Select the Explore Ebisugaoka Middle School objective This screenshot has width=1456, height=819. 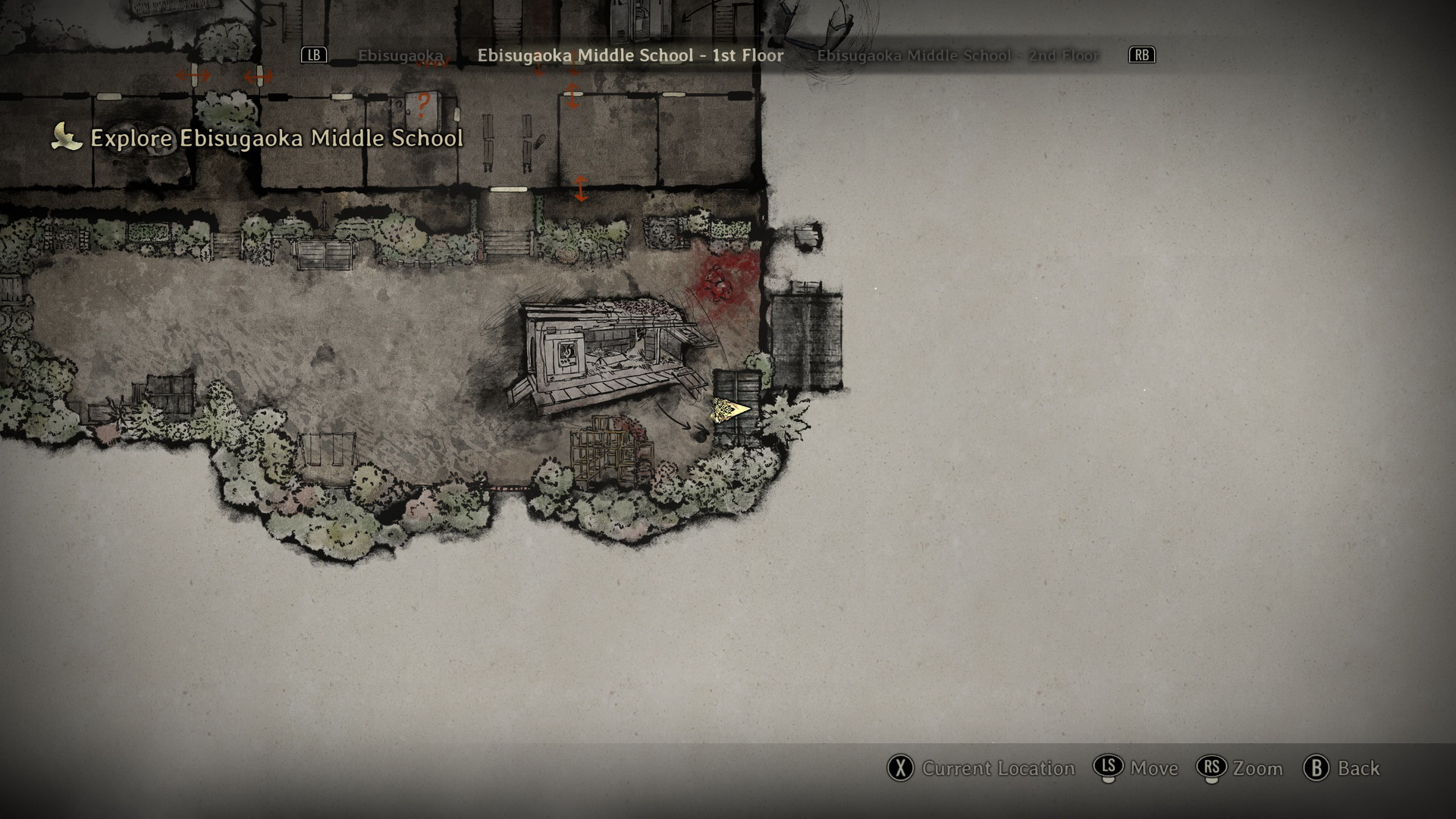tap(276, 138)
